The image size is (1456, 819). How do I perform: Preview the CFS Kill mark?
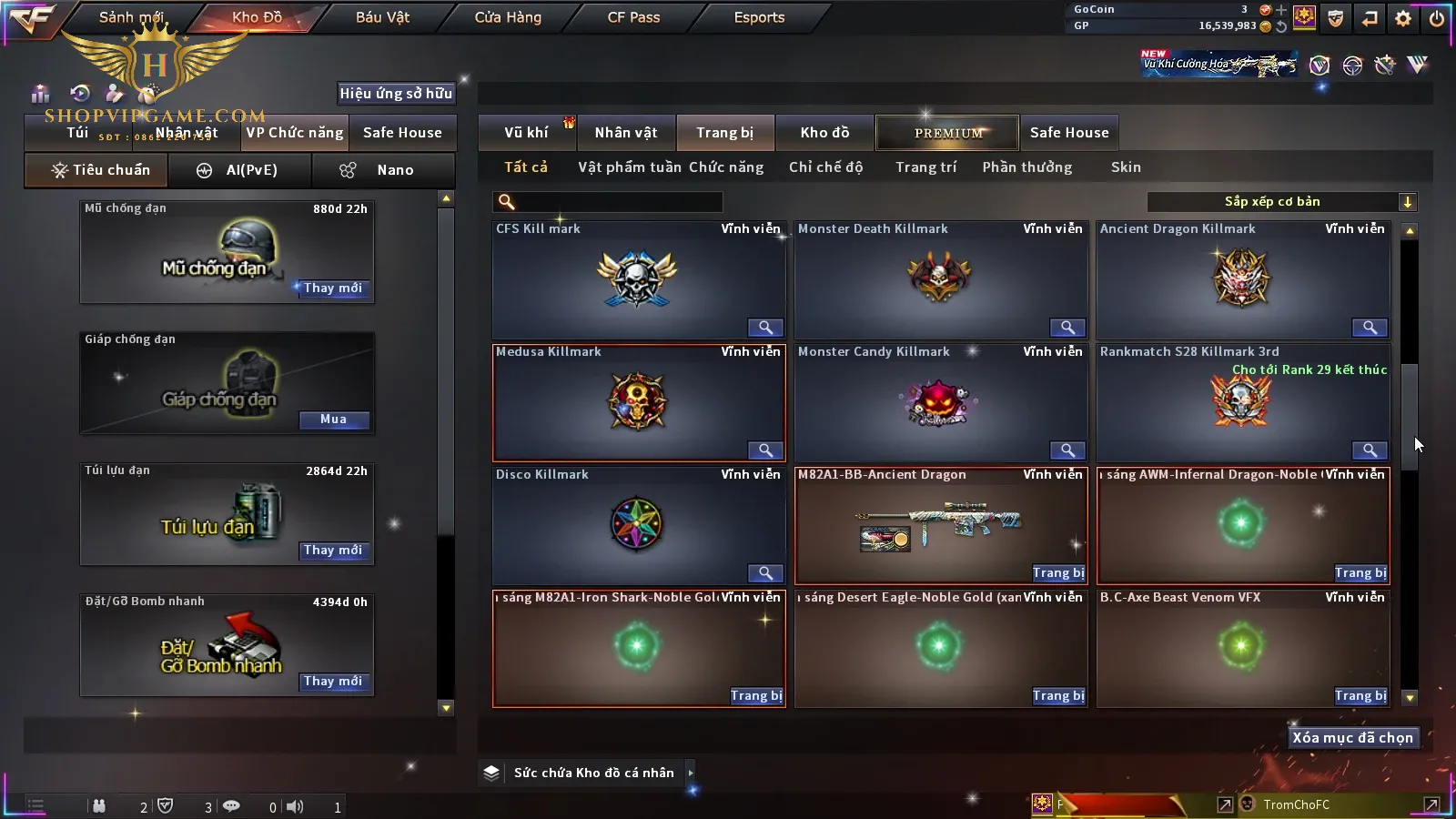coord(765,328)
